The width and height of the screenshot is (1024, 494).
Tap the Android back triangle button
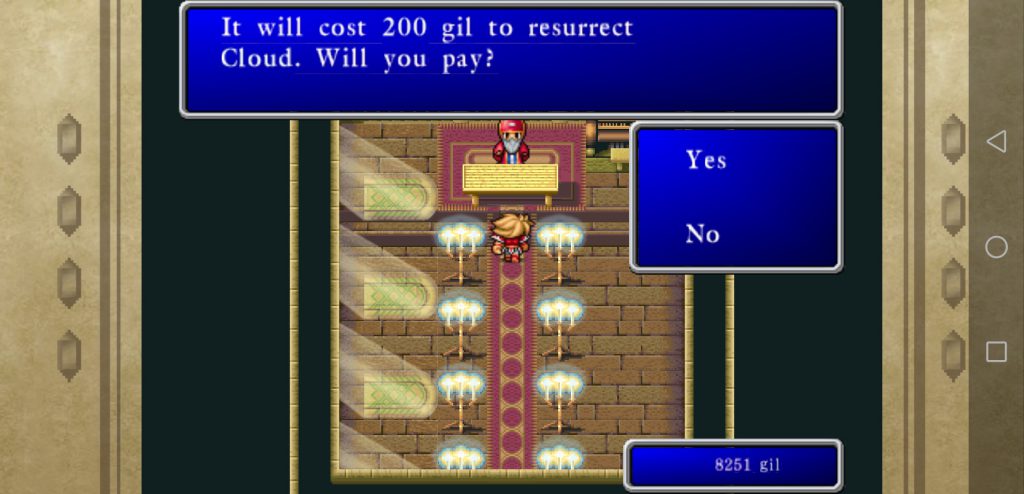(x=996, y=142)
